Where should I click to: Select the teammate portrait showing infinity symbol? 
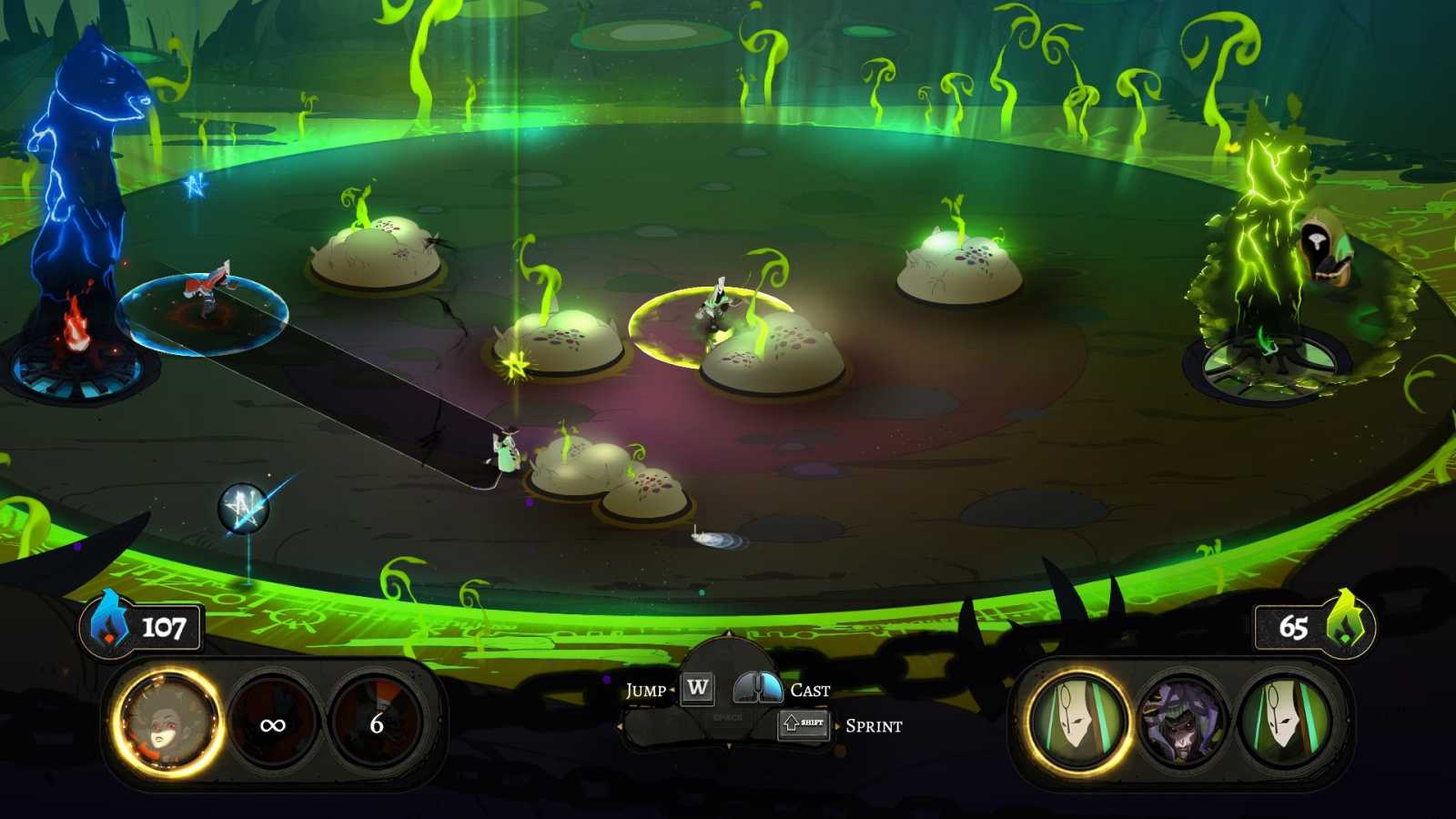point(273,725)
